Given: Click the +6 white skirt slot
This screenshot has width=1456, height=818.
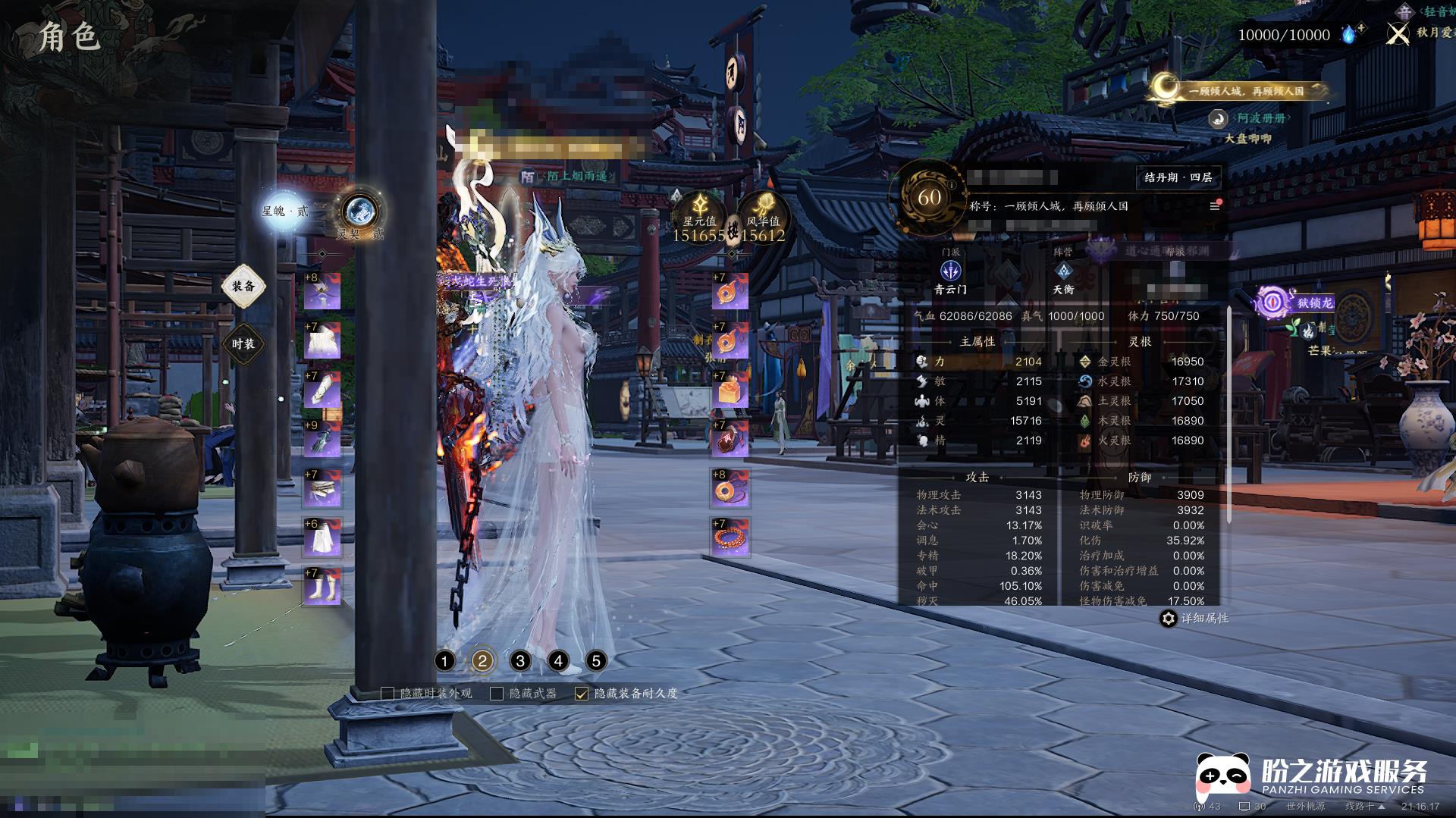Looking at the screenshot, I should click(322, 537).
